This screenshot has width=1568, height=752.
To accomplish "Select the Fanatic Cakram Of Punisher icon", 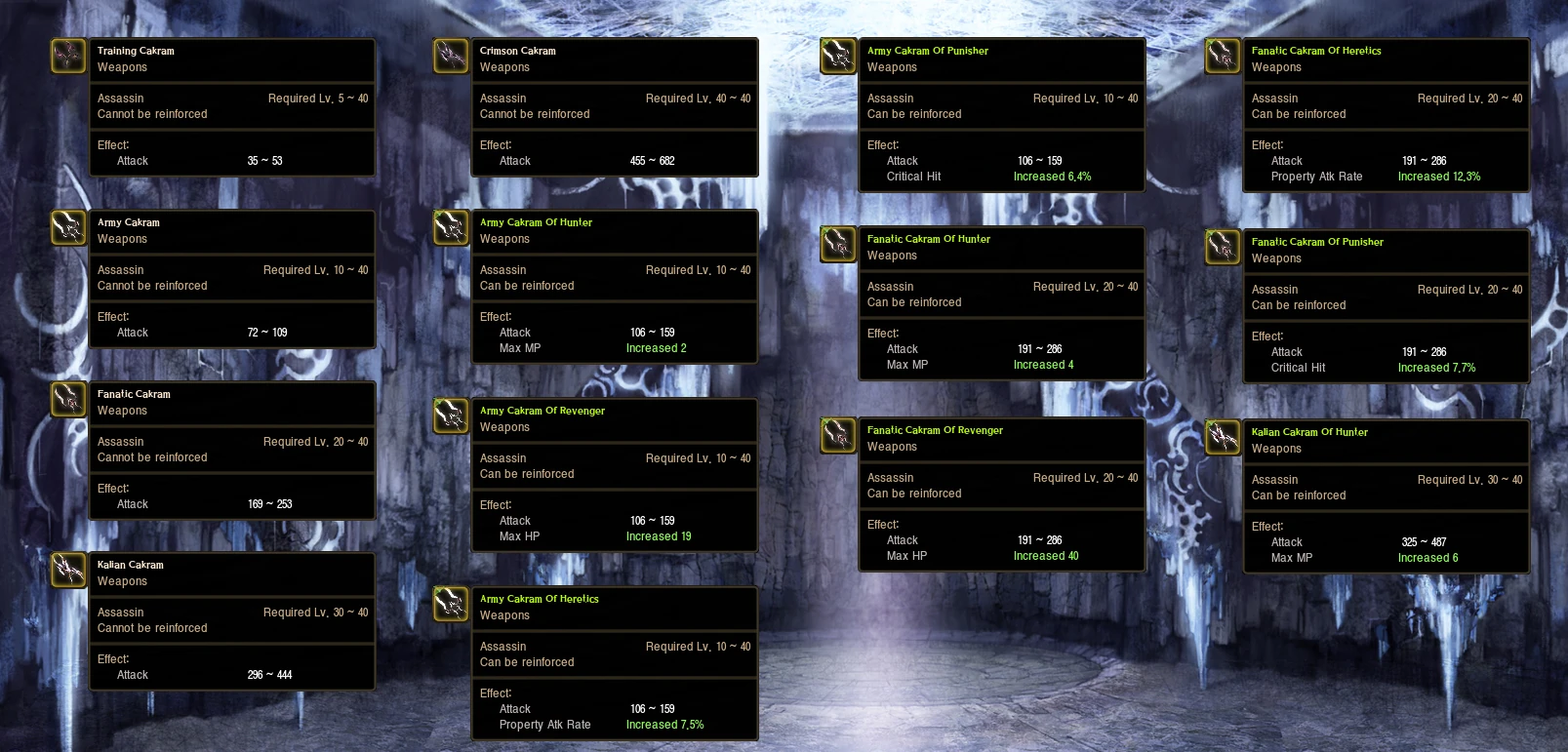I will 1222,247.
